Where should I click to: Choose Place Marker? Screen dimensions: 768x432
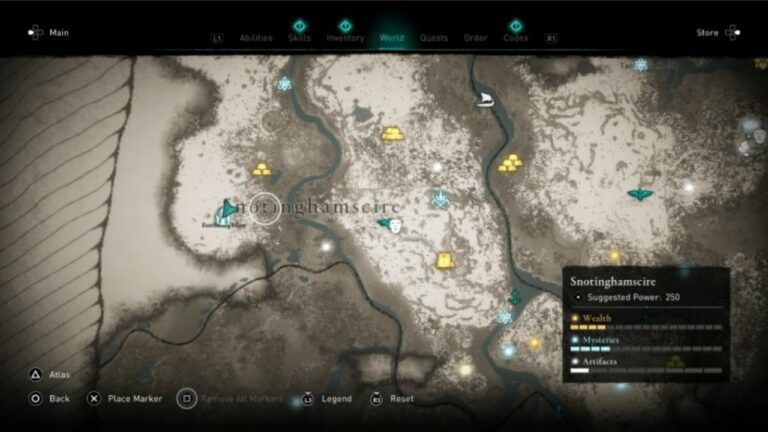coord(124,398)
